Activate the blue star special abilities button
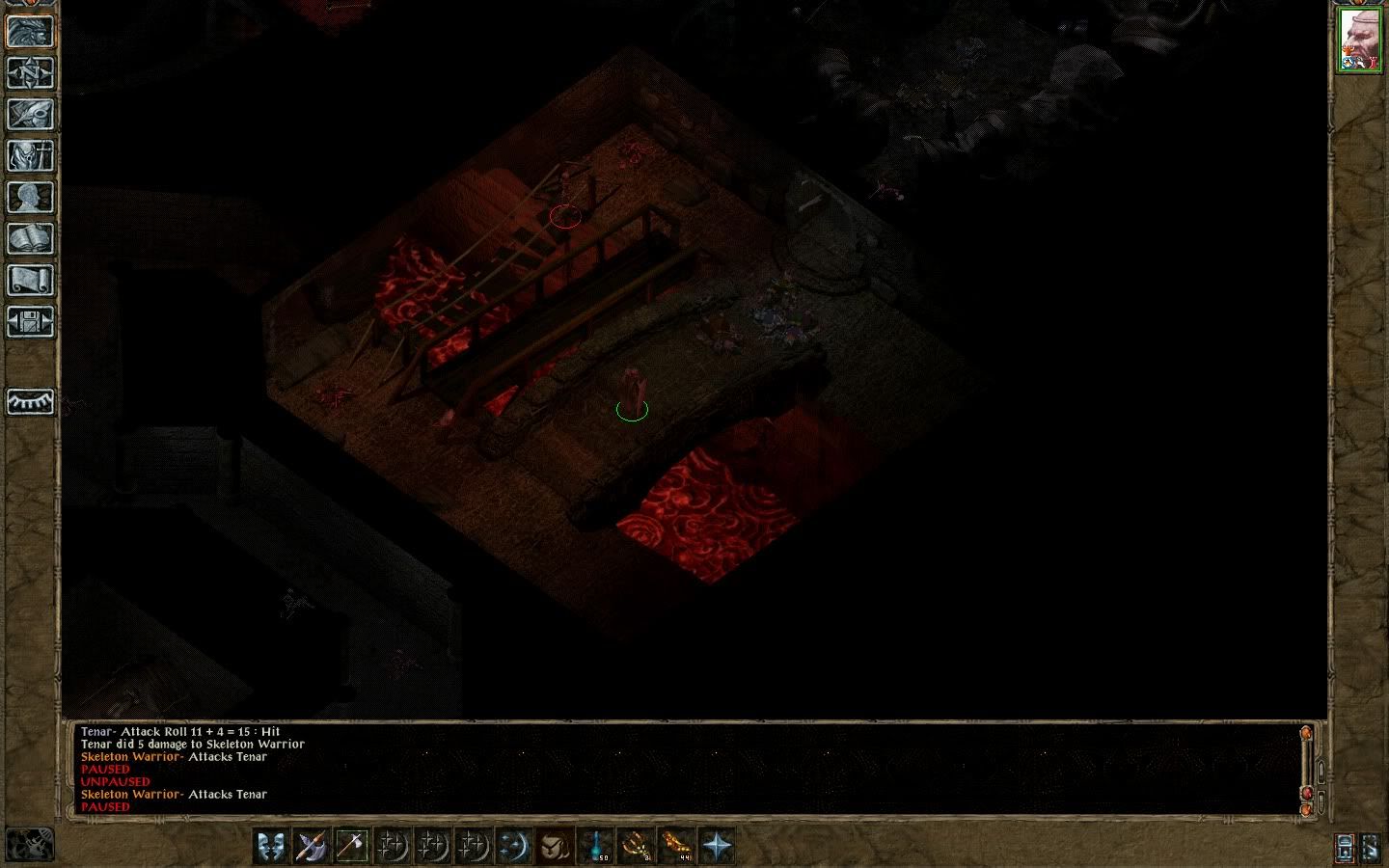The image size is (1389, 868). [718, 846]
